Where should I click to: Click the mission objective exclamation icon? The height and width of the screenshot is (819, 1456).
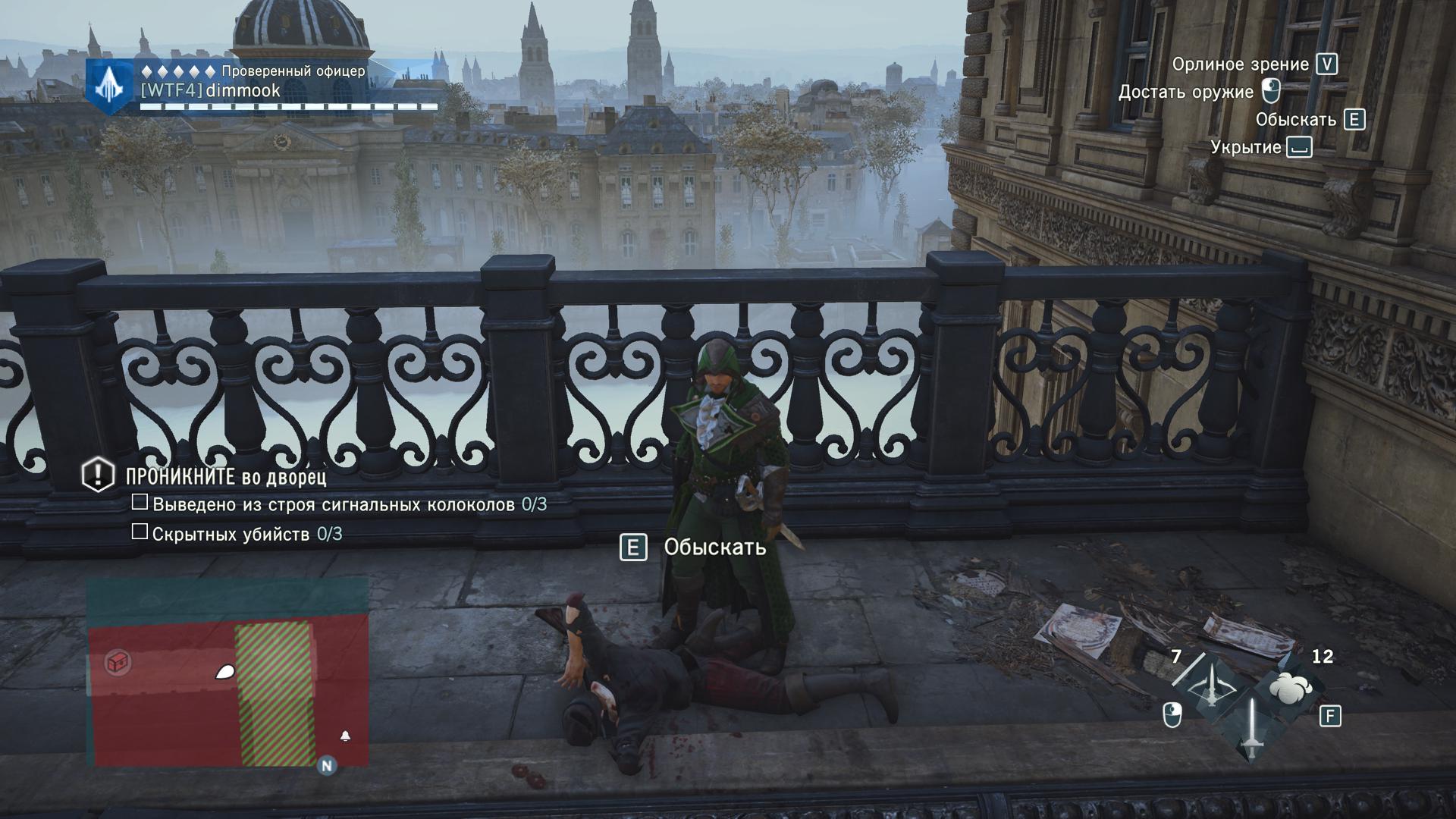(98, 475)
